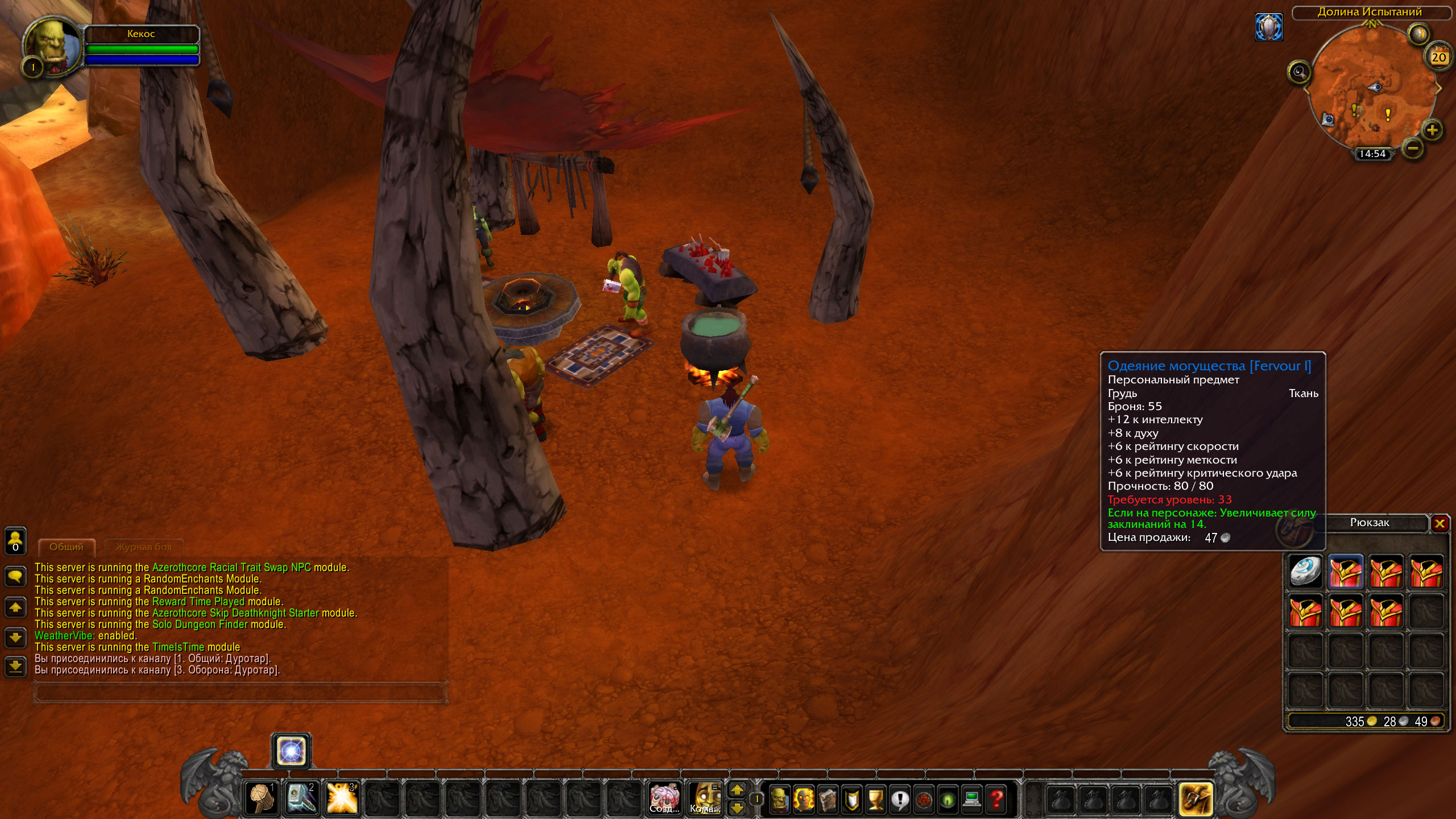Zoom in the minimap with the plus button
The height and width of the screenshot is (819, 1456).
1432,130
